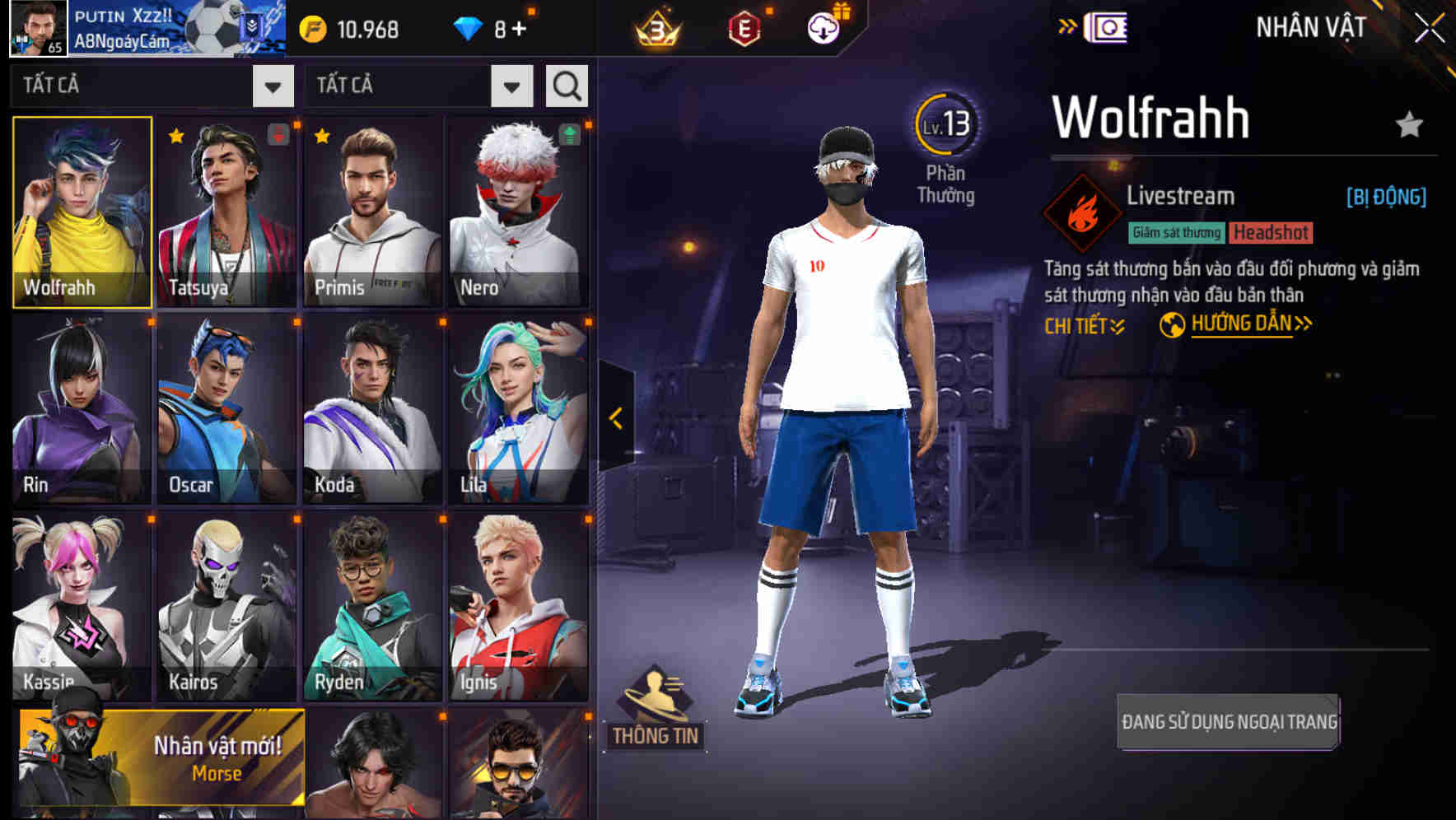1456x820 pixels.
Task: Open the gold crown level 3 pass icon
Action: click(656, 27)
